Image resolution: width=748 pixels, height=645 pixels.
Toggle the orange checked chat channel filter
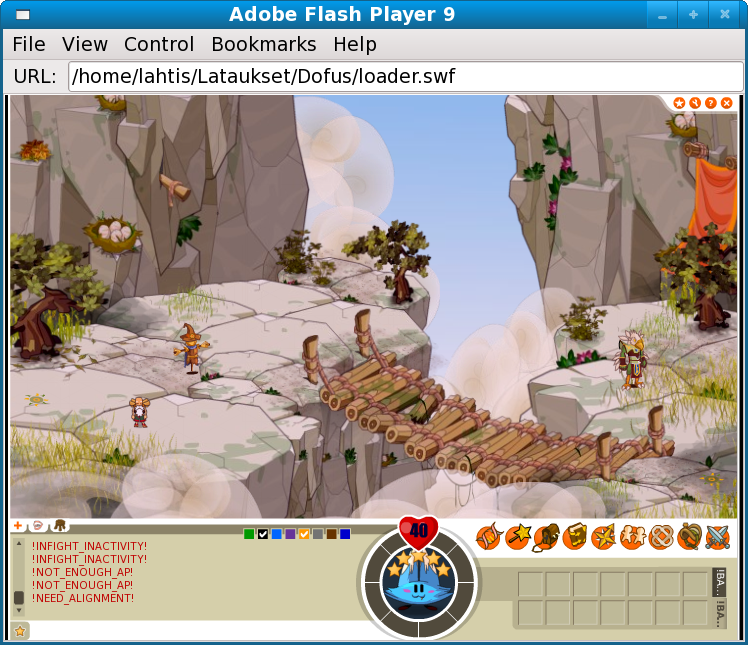[x=304, y=534]
